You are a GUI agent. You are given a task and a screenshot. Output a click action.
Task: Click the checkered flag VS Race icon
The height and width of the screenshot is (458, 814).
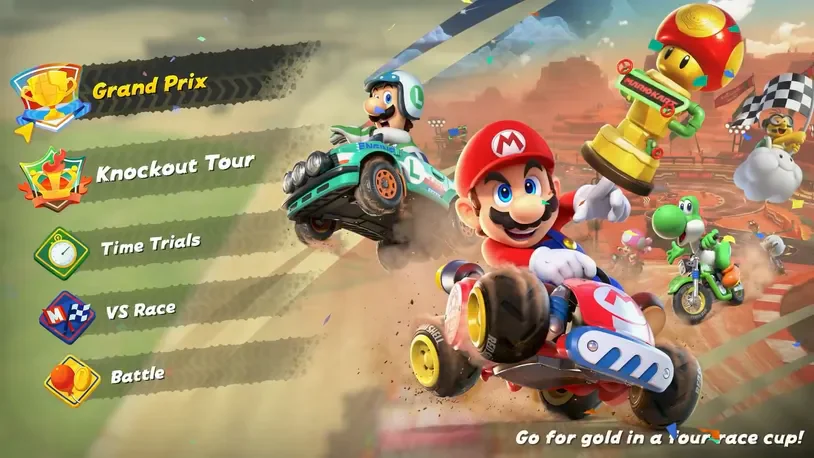(67, 317)
